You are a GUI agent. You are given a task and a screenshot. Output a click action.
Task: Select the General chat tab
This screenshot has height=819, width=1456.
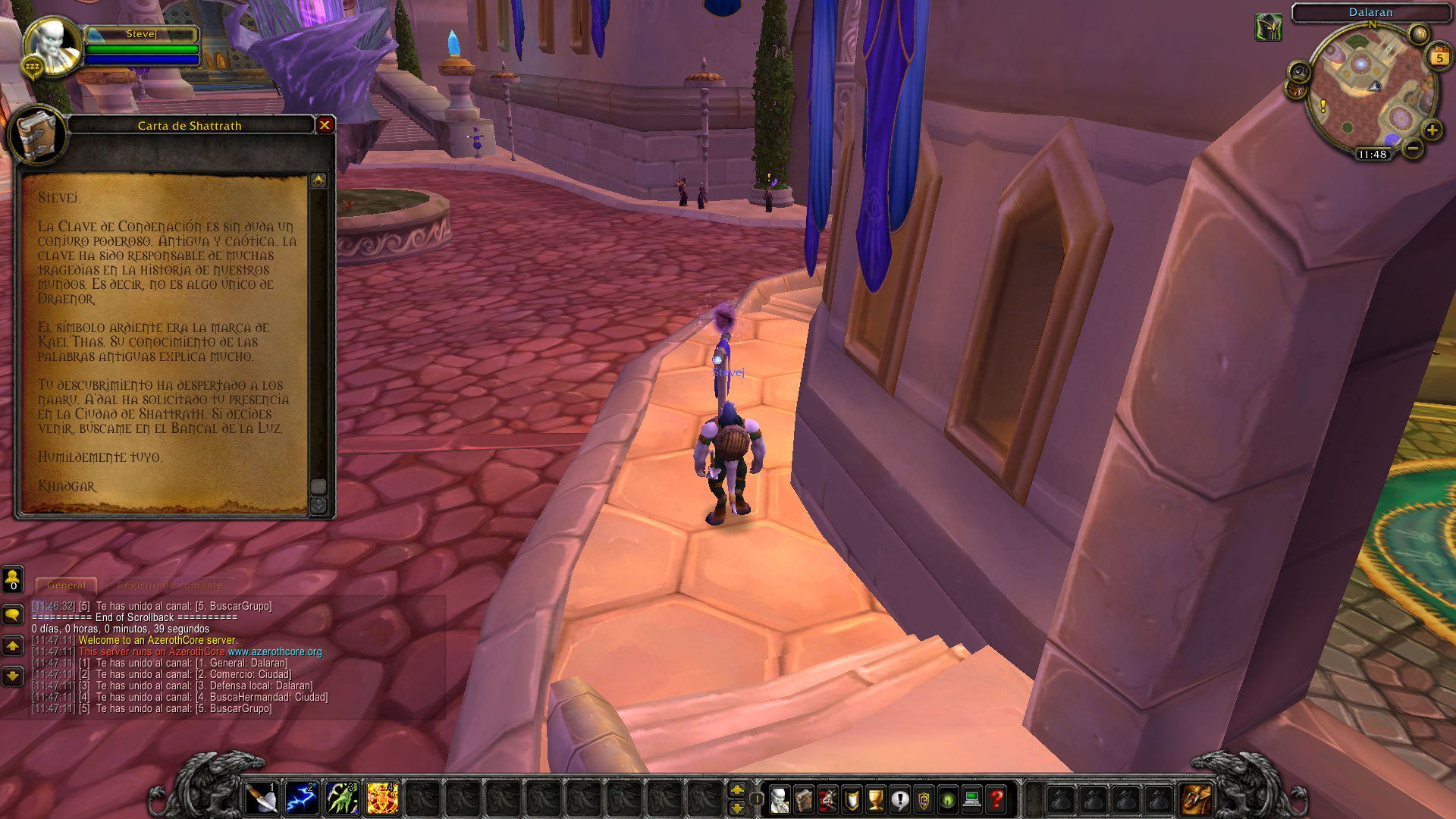[66, 585]
